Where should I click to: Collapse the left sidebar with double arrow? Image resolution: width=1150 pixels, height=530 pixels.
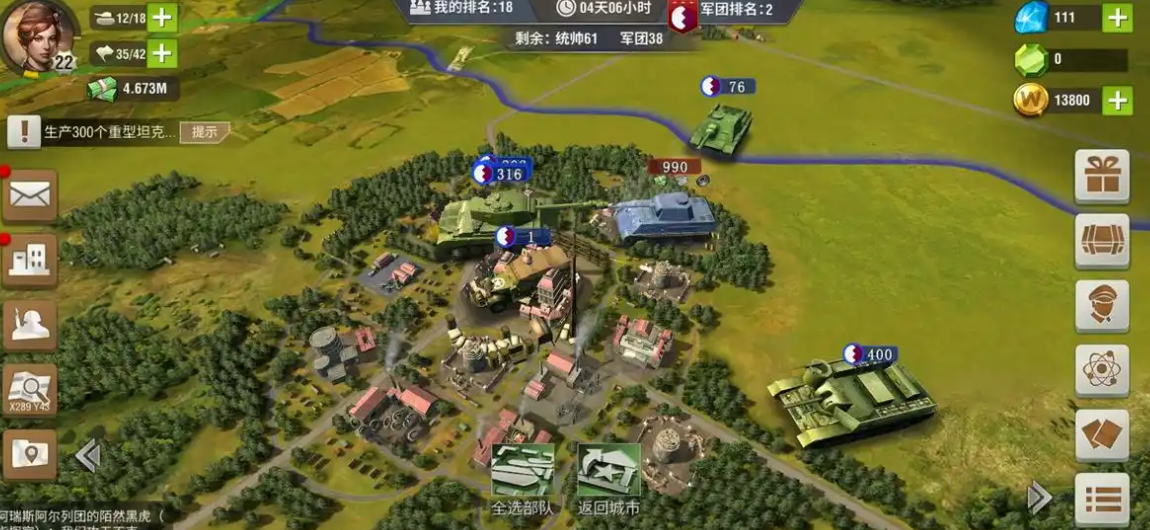(x=88, y=456)
